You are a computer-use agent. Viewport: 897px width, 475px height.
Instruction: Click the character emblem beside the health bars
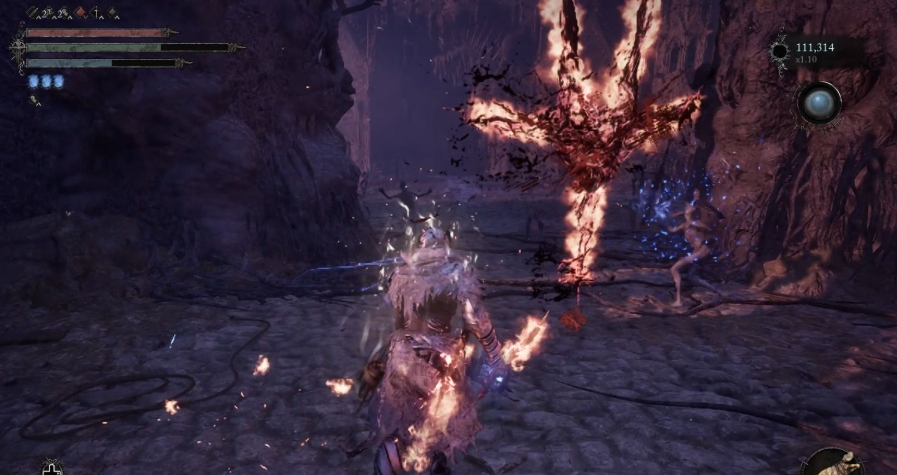(17, 47)
